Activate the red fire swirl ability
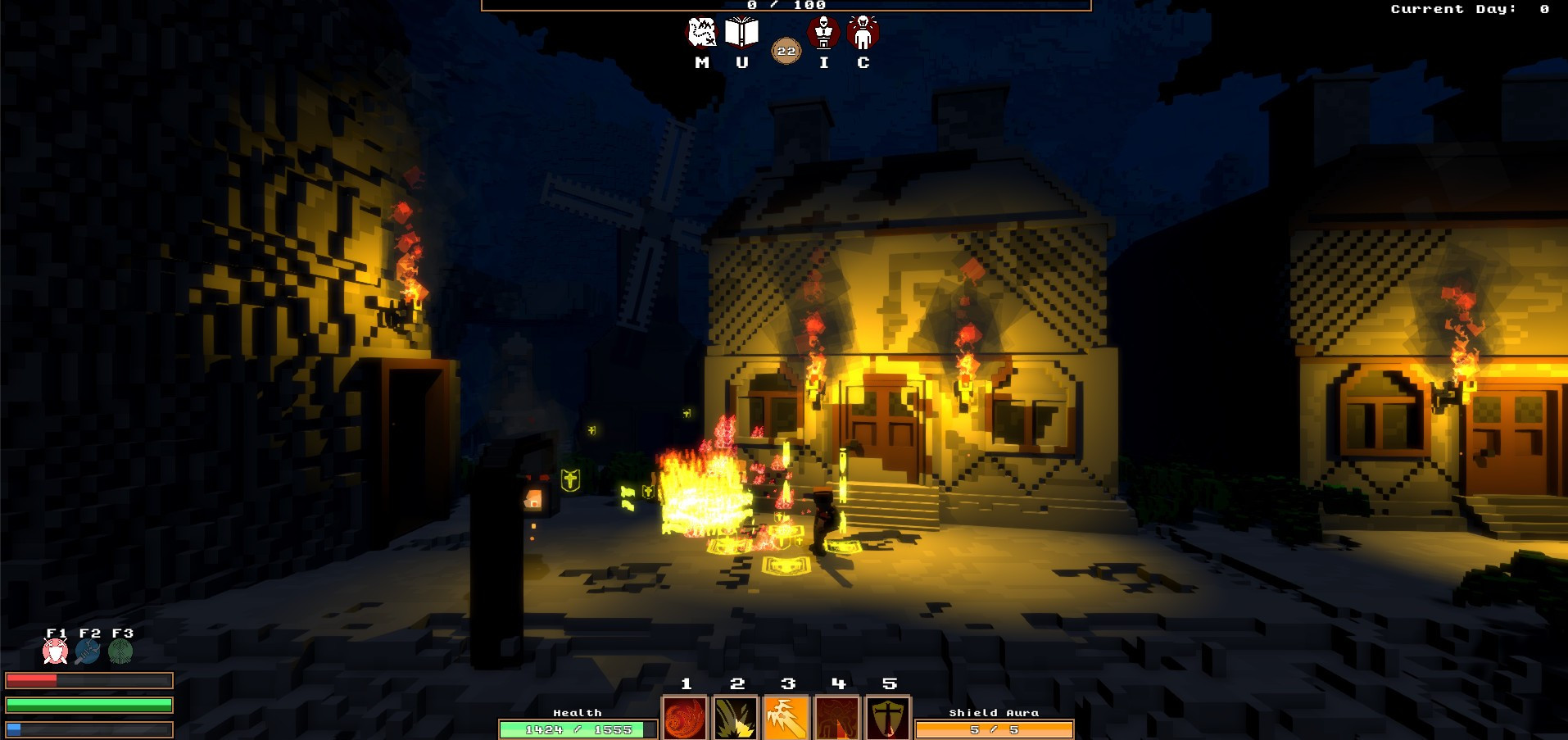Image resolution: width=1568 pixels, height=740 pixels. (x=685, y=718)
